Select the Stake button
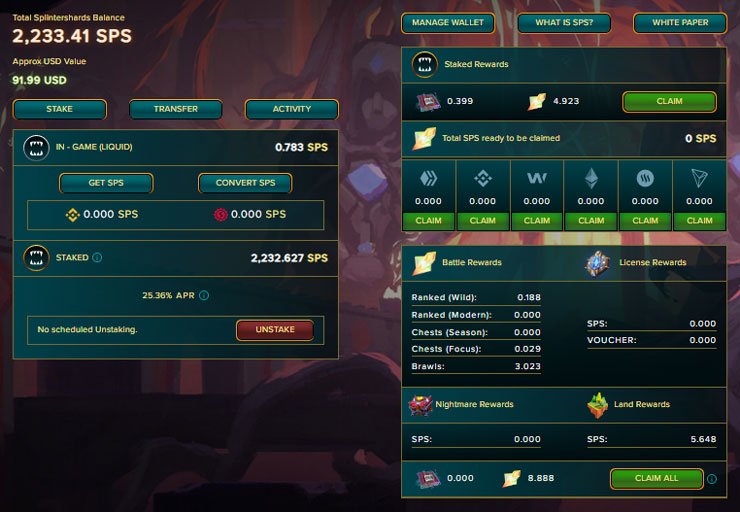This screenshot has height=512, width=740. tap(60, 109)
